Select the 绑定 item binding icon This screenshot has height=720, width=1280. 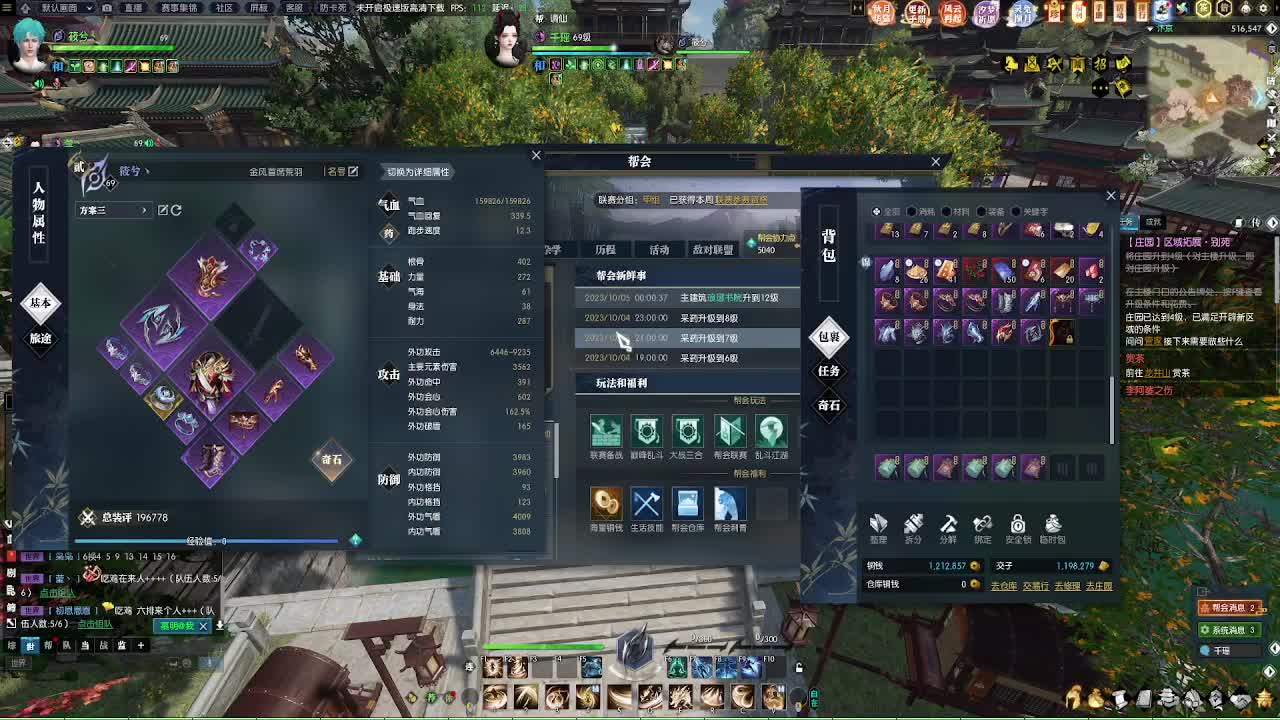(x=982, y=525)
